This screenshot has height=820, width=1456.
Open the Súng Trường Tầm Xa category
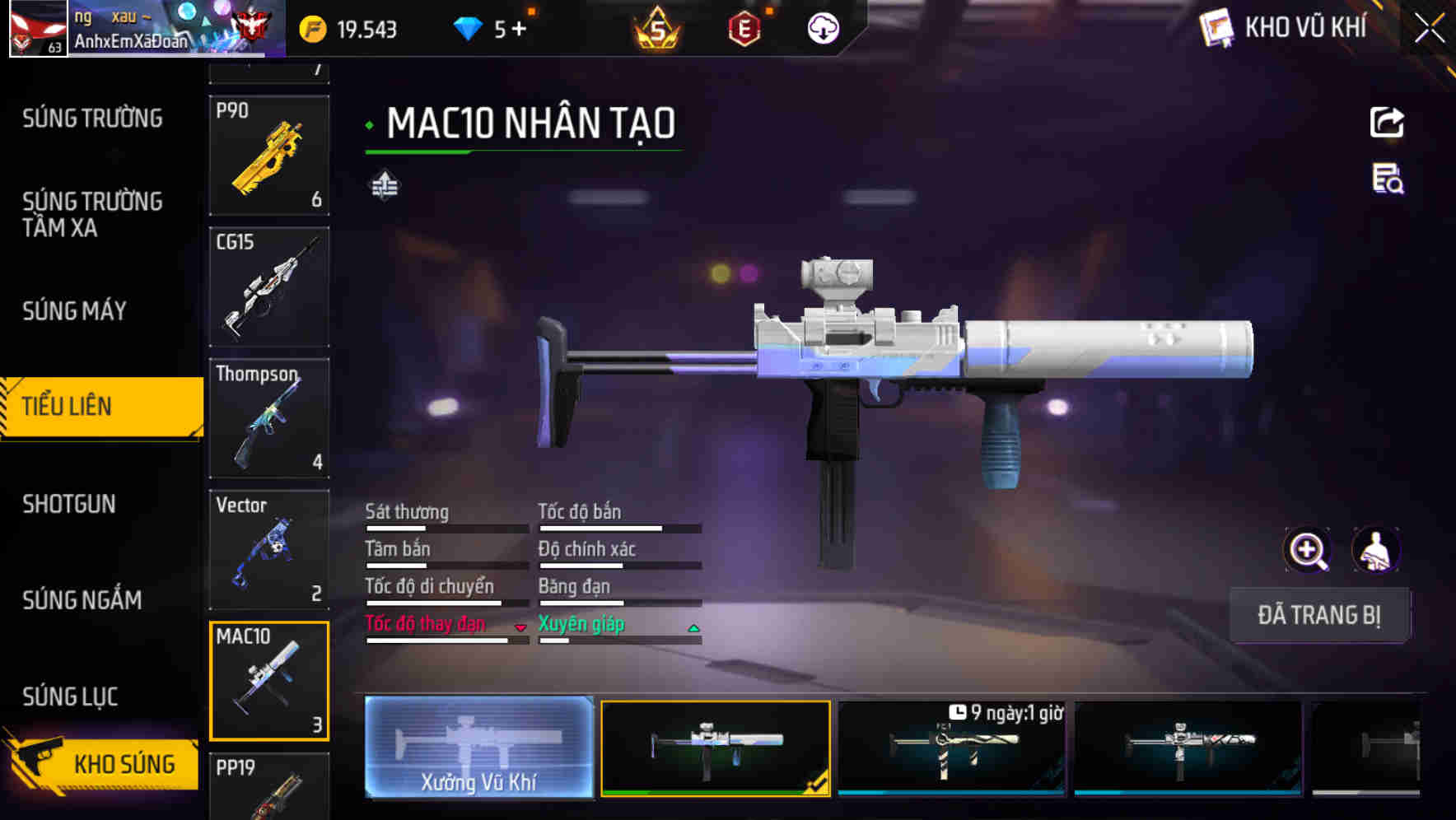pyautogui.click(x=92, y=214)
